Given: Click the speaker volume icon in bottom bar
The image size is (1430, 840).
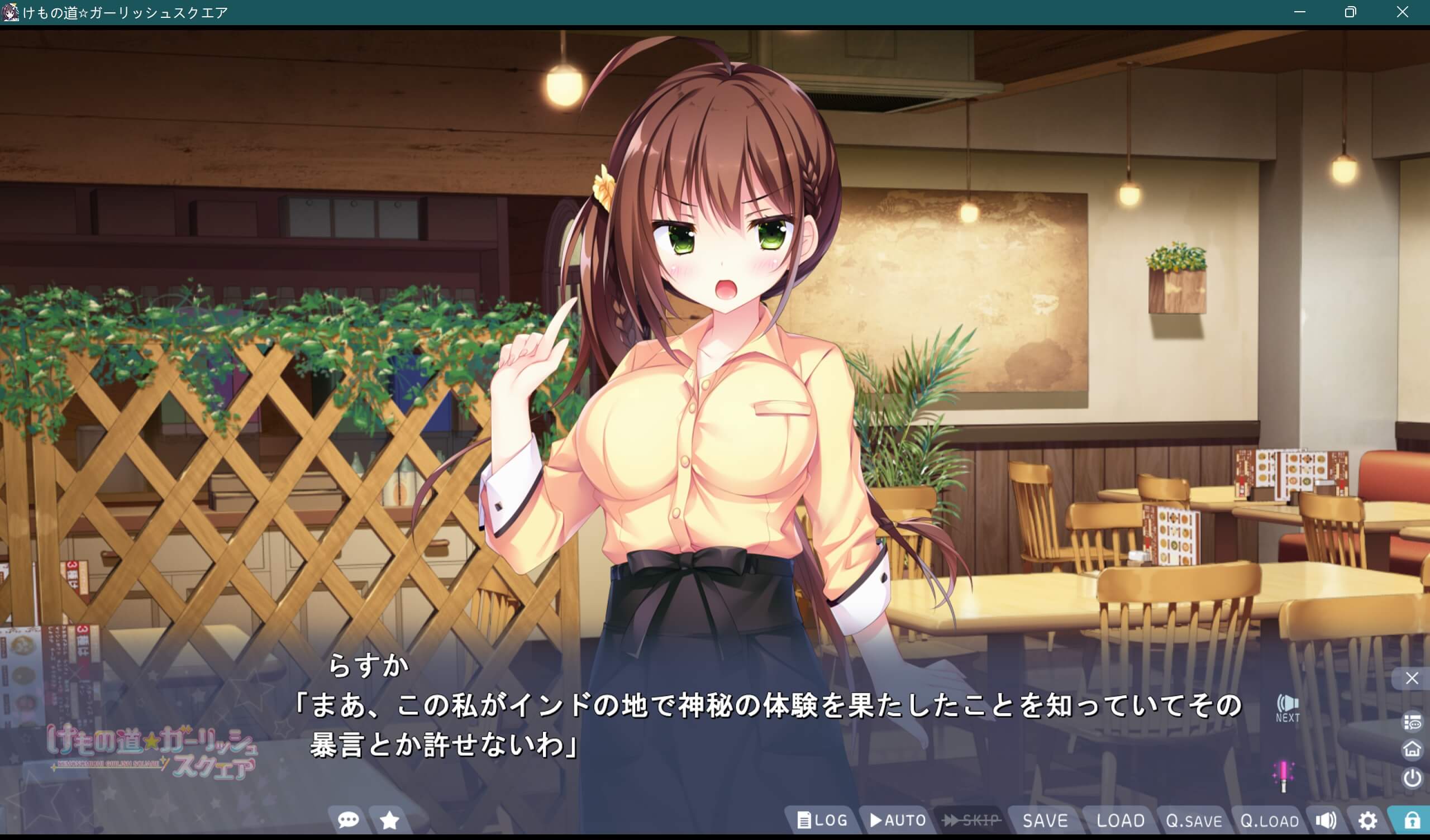Looking at the screenshot, I should (x=1326, y=820).
